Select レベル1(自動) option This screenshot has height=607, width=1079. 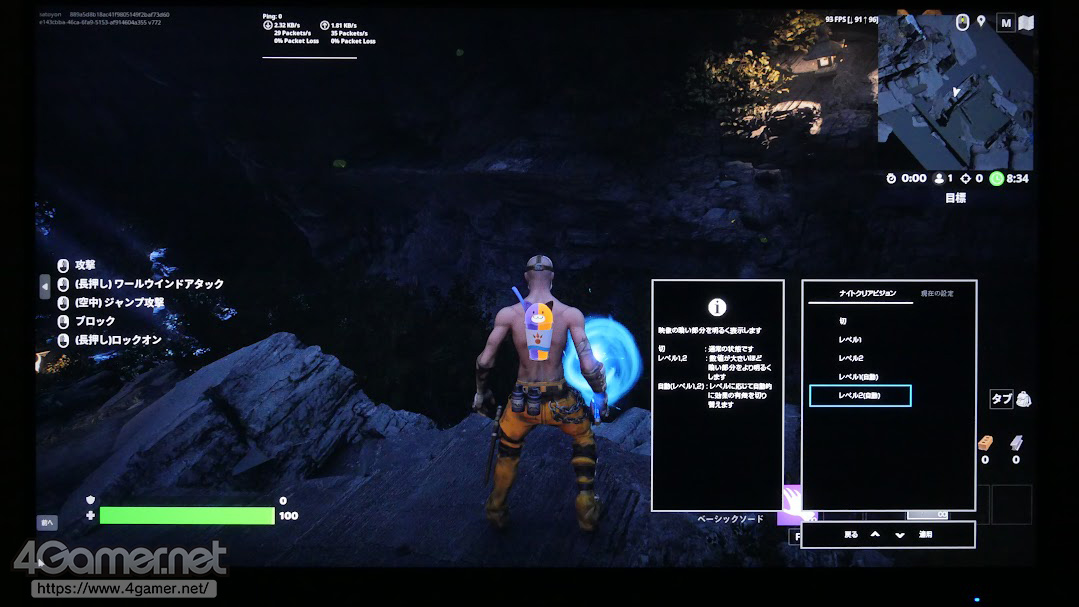858,377
